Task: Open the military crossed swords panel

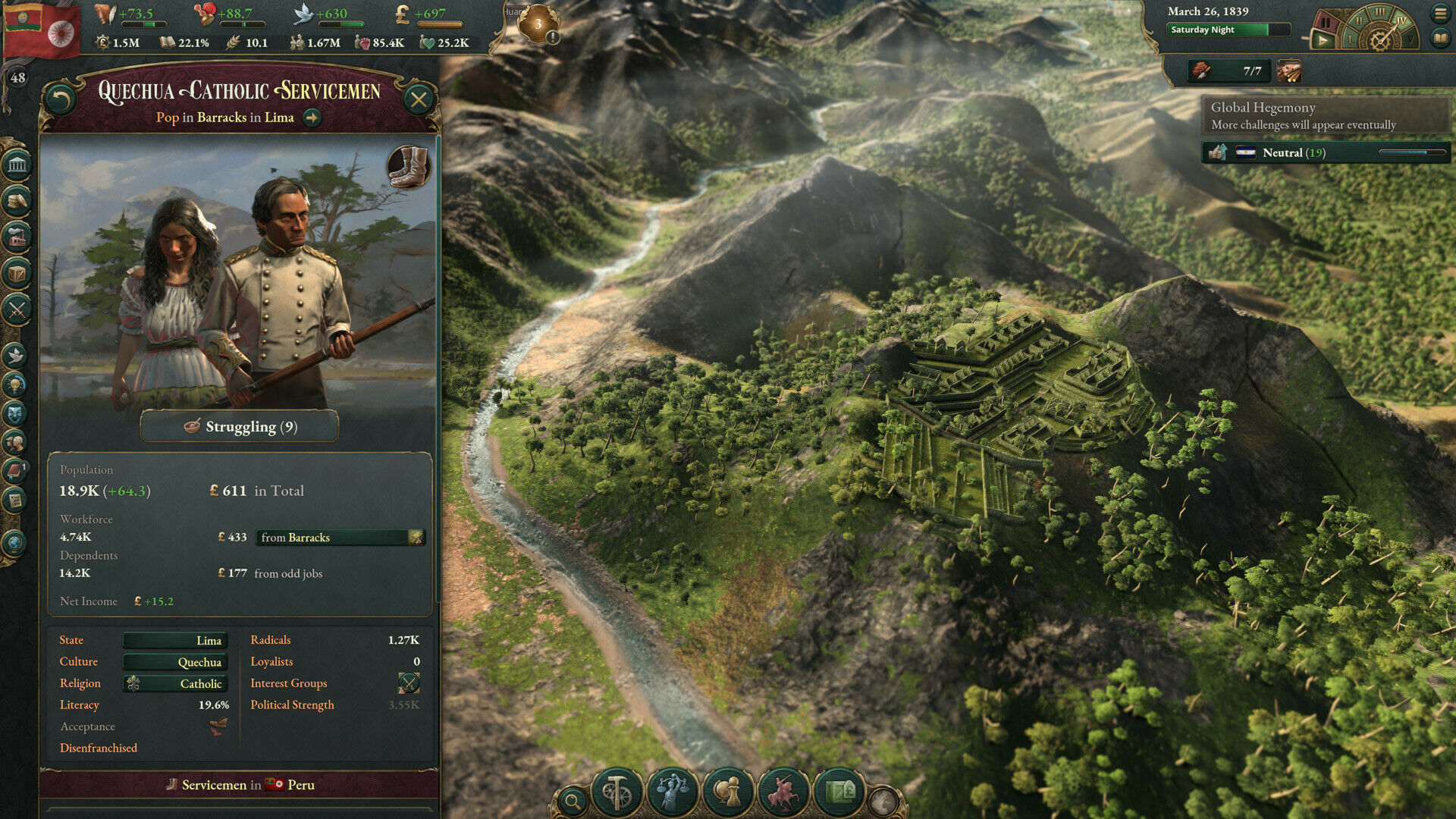Action: pyautogui.click(x=17, y=309)
